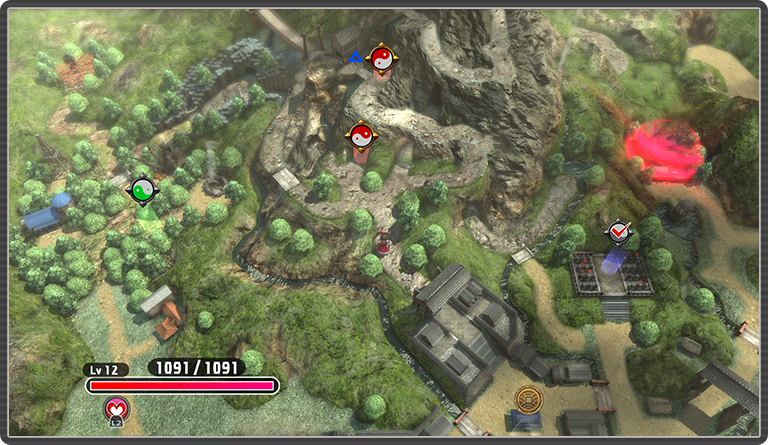Activate the pink heart icon below the health bar

[x=115, y=407]
